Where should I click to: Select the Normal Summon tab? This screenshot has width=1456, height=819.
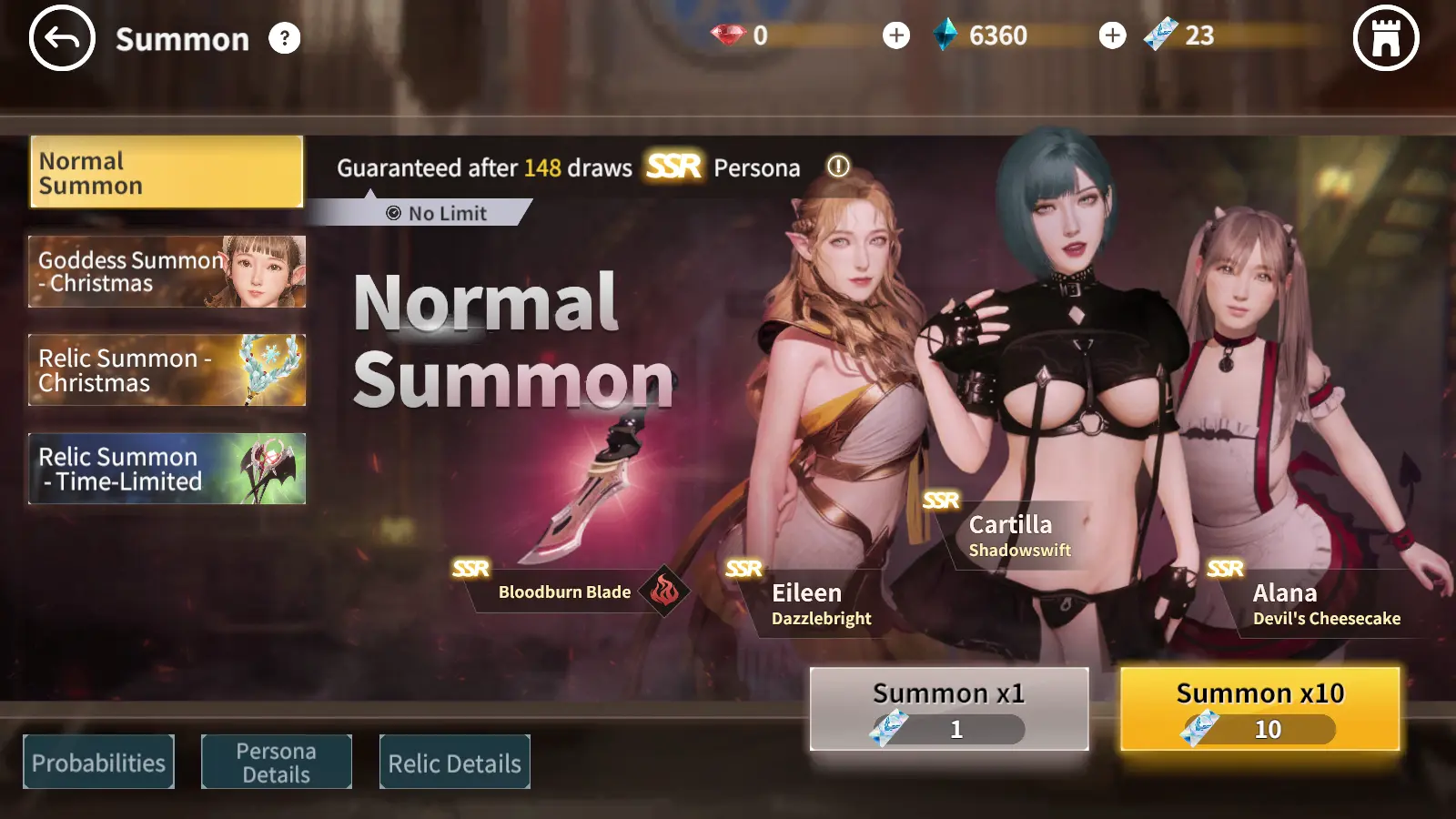coord(167,173)
